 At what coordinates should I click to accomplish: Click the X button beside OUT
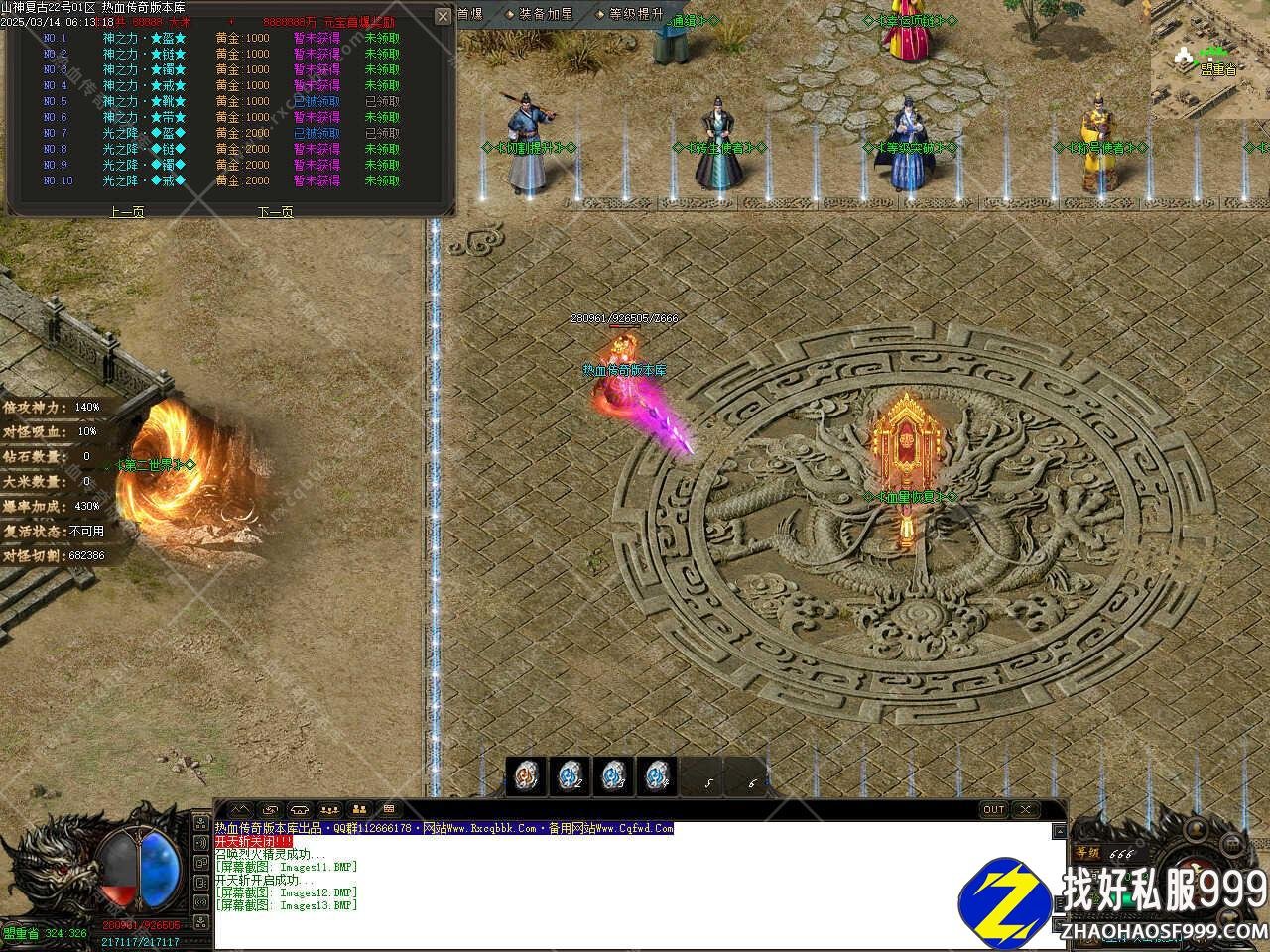(x=1025, y=810)
